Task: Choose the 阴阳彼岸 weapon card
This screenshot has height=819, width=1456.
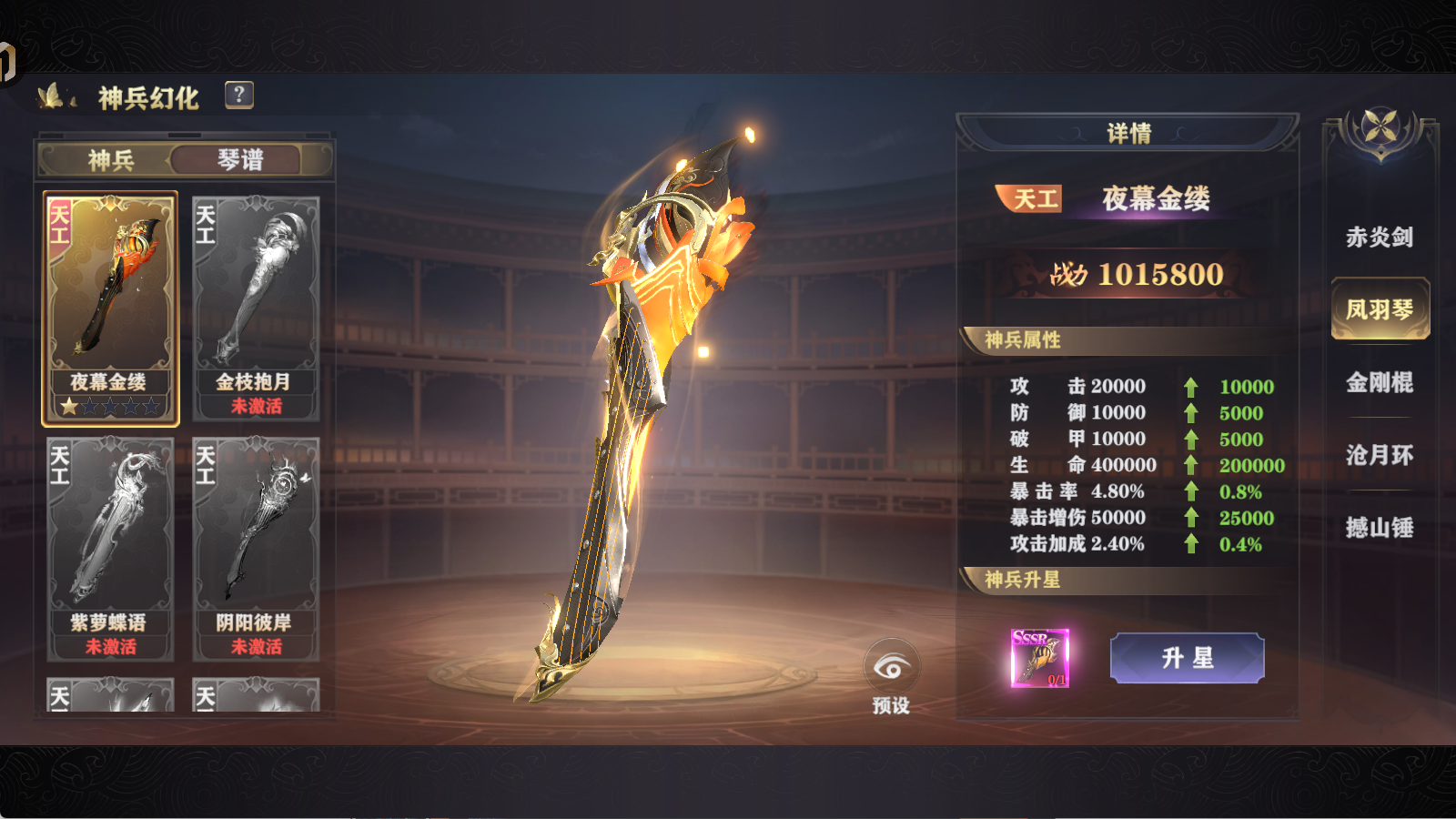Action: (256, 548)
